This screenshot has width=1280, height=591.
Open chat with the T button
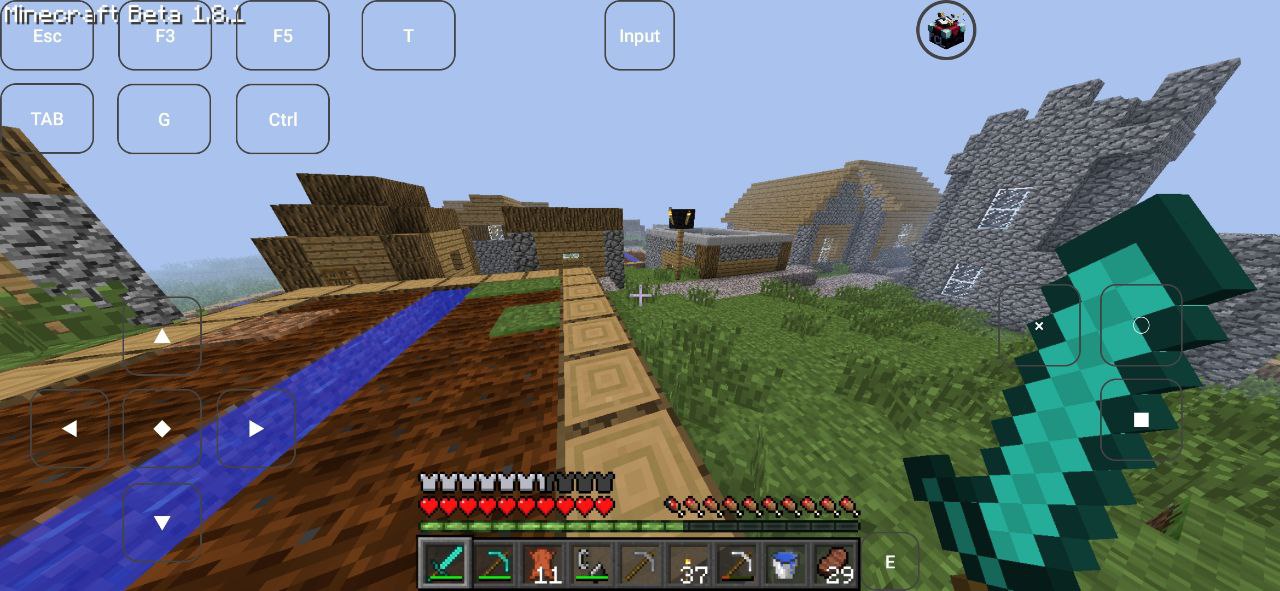(x=408, y=36)
